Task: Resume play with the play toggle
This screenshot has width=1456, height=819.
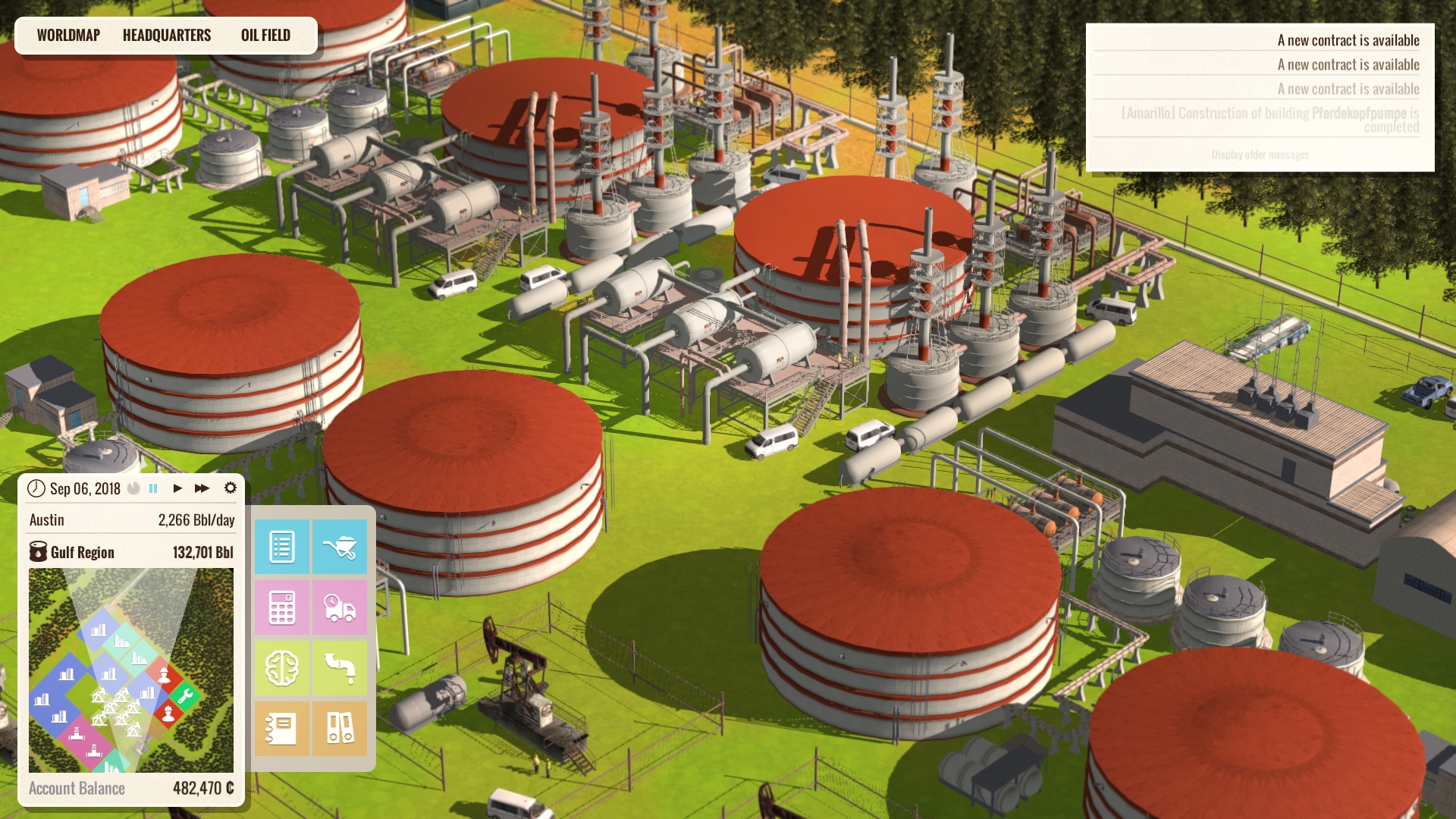Action: [x=177, y=488]
